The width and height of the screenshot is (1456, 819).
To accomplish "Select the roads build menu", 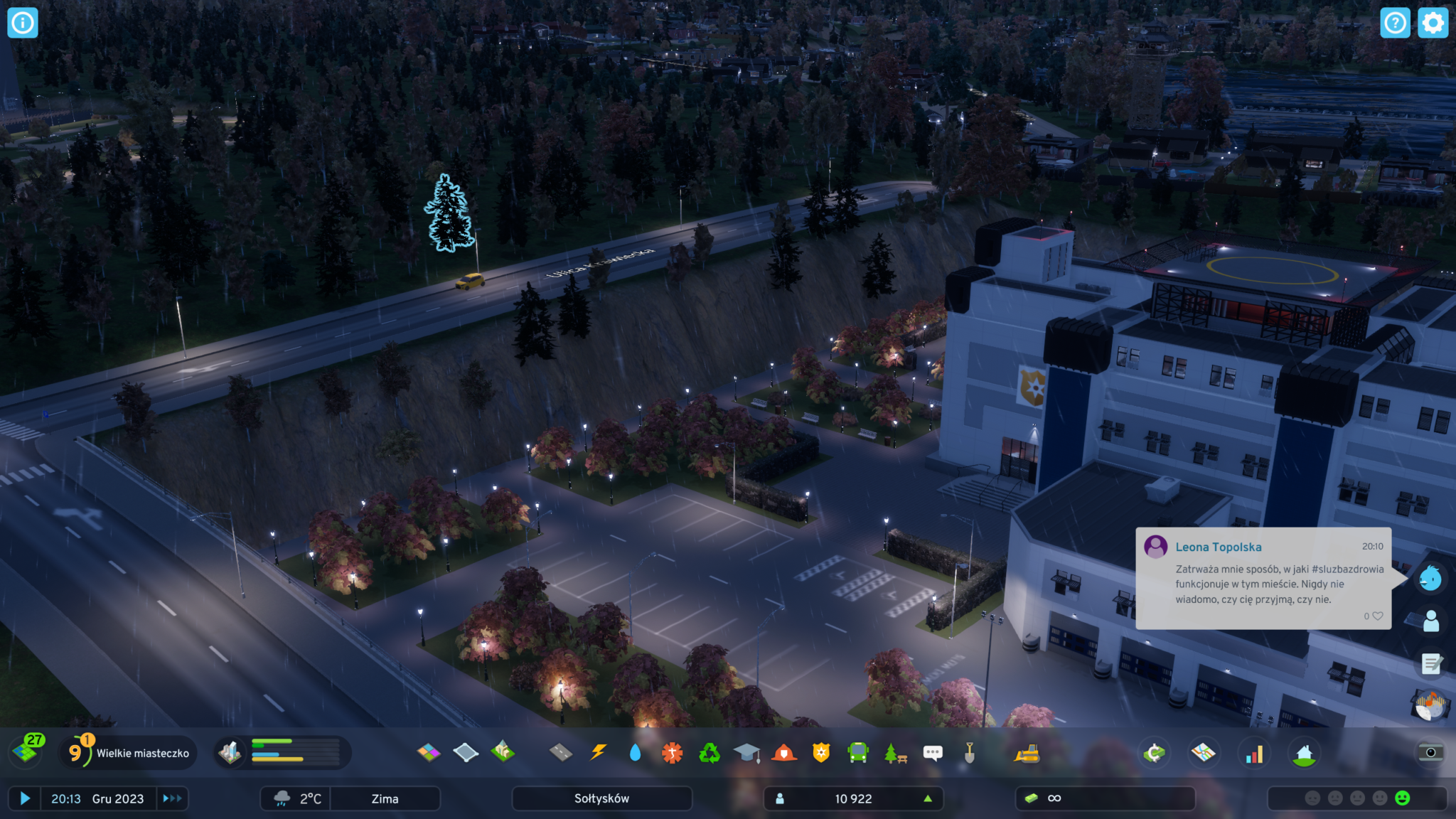I will click(x=561, y=752).
